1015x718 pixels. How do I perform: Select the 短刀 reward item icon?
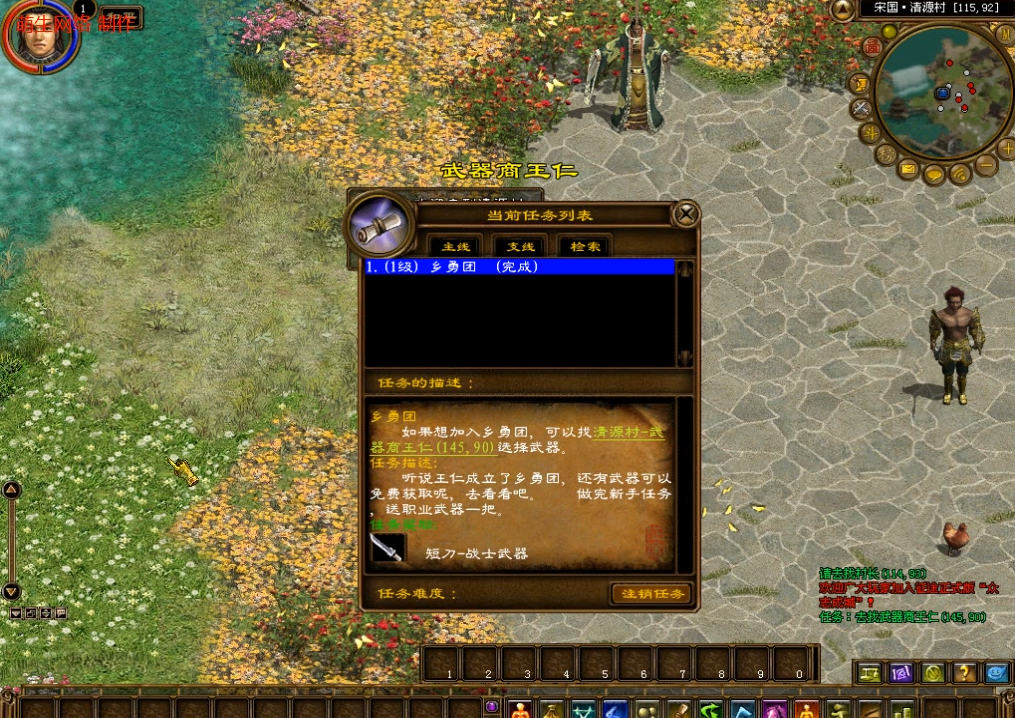pyautogui.click(x=387, y=548)
